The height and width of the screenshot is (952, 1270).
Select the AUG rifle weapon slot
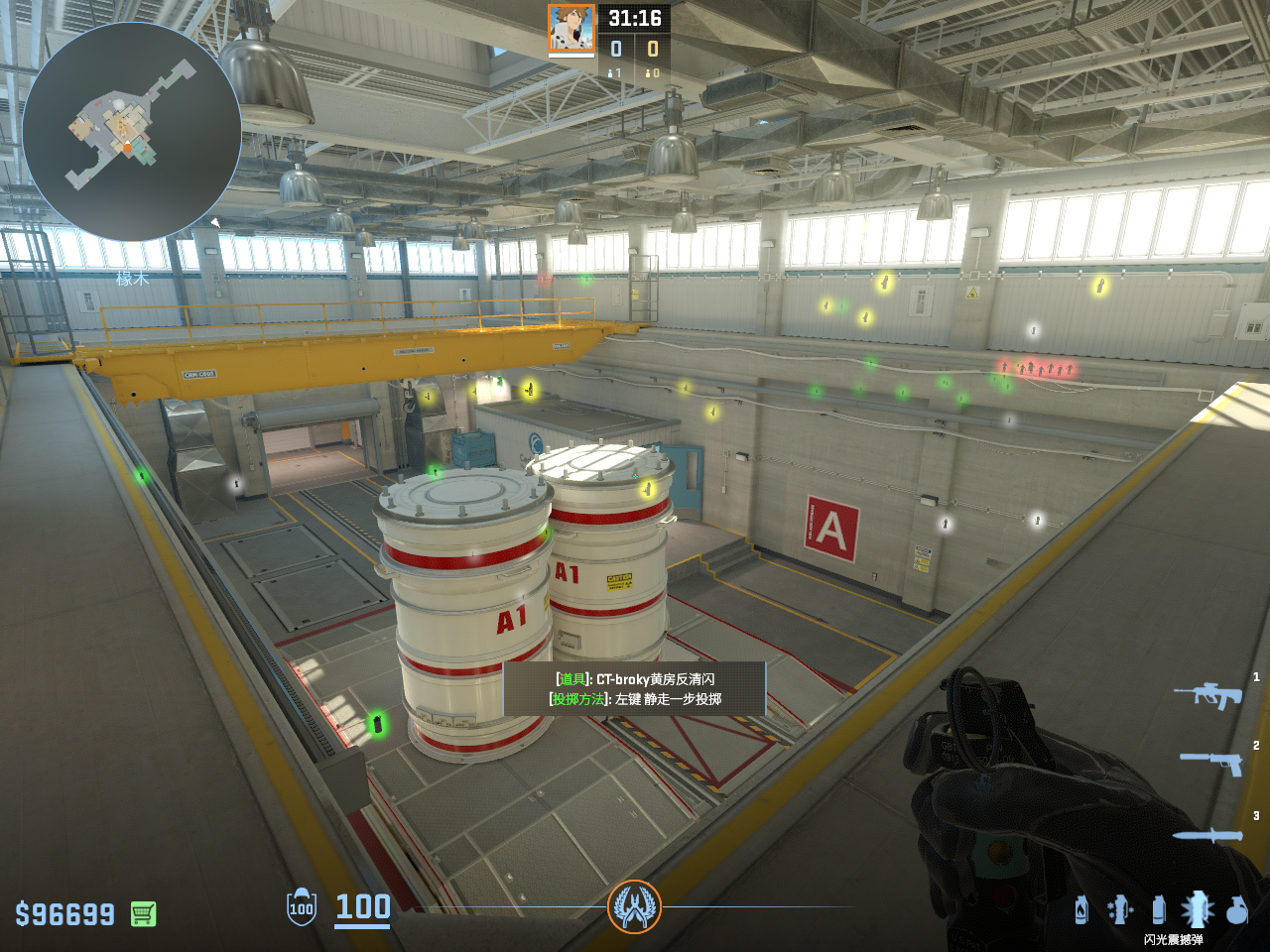[x=1208, y=694]
